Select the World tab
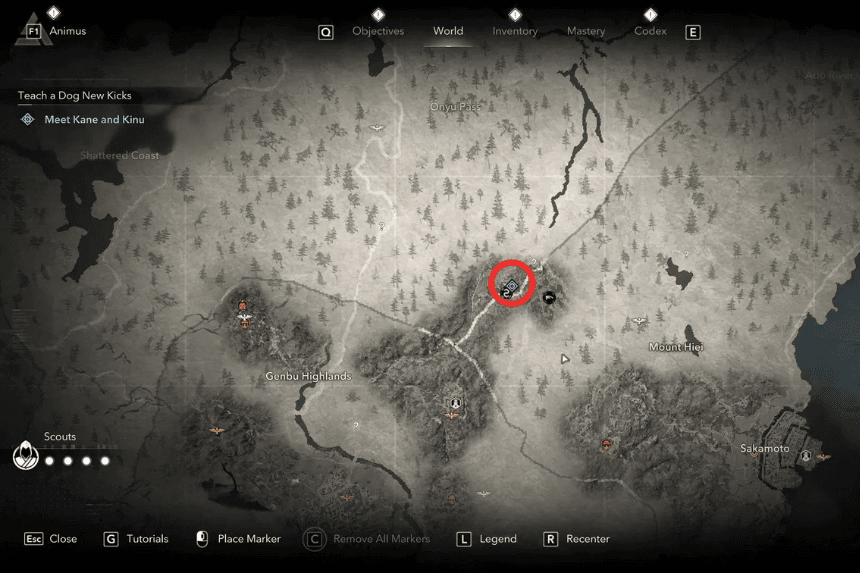This screenshot has width=860, height=573. pyautogui.click(x=448, y=31)
